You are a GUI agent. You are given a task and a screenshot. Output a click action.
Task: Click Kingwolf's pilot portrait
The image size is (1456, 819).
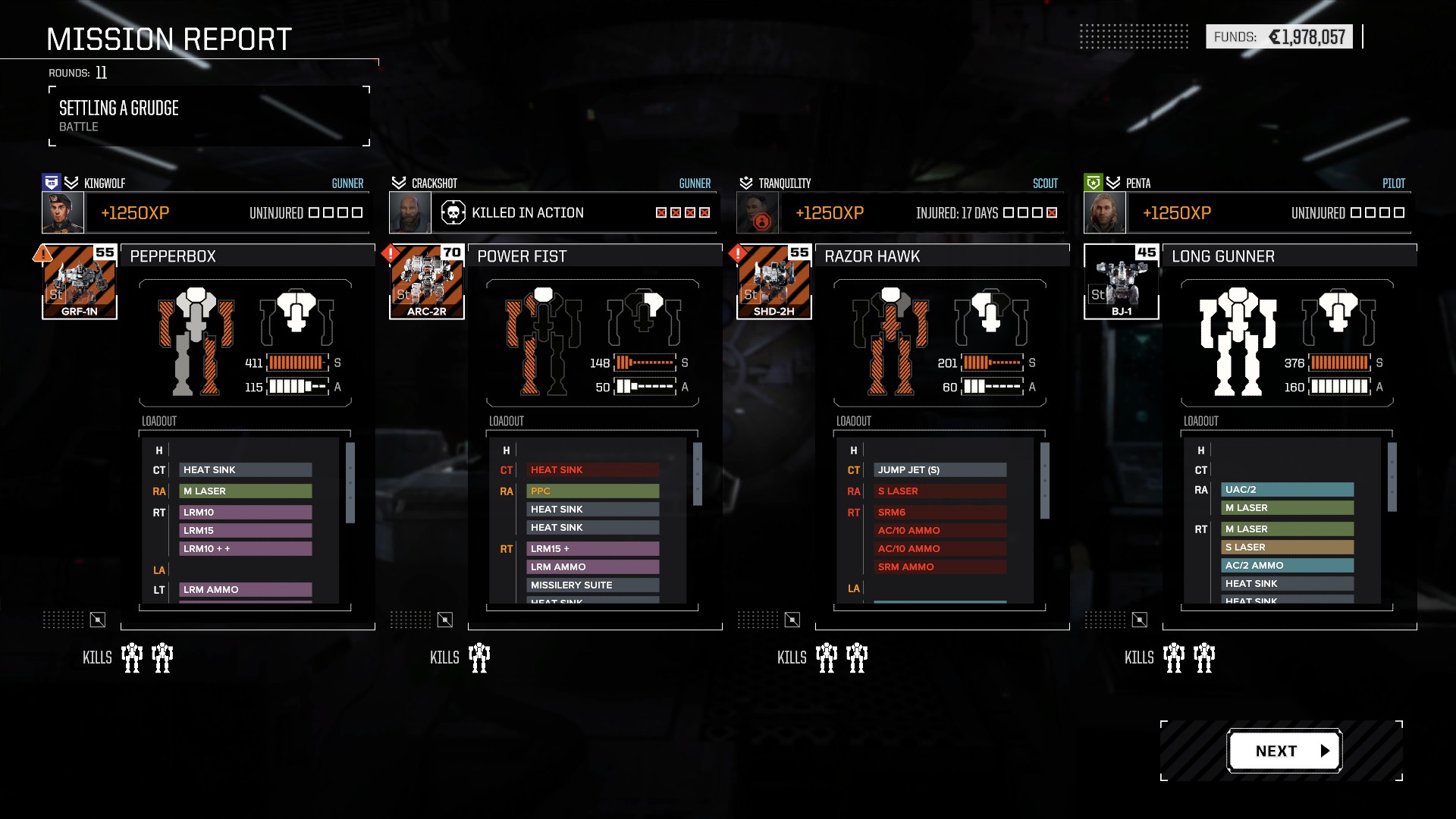coord(63,213)
